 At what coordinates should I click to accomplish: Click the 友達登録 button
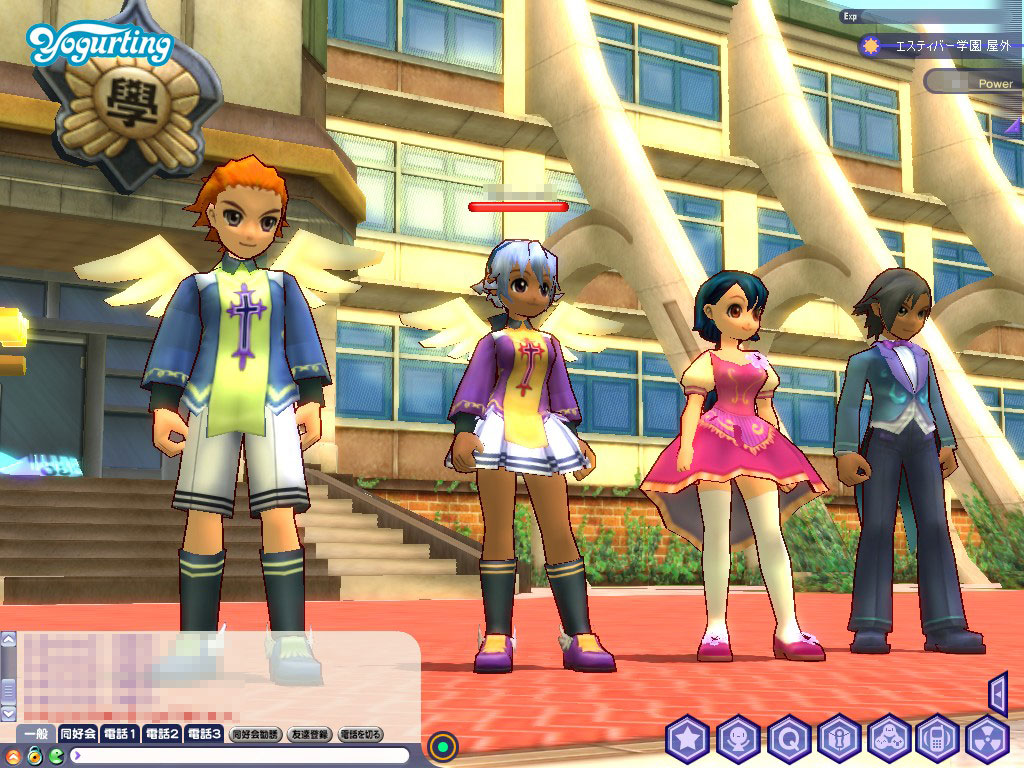310,734
